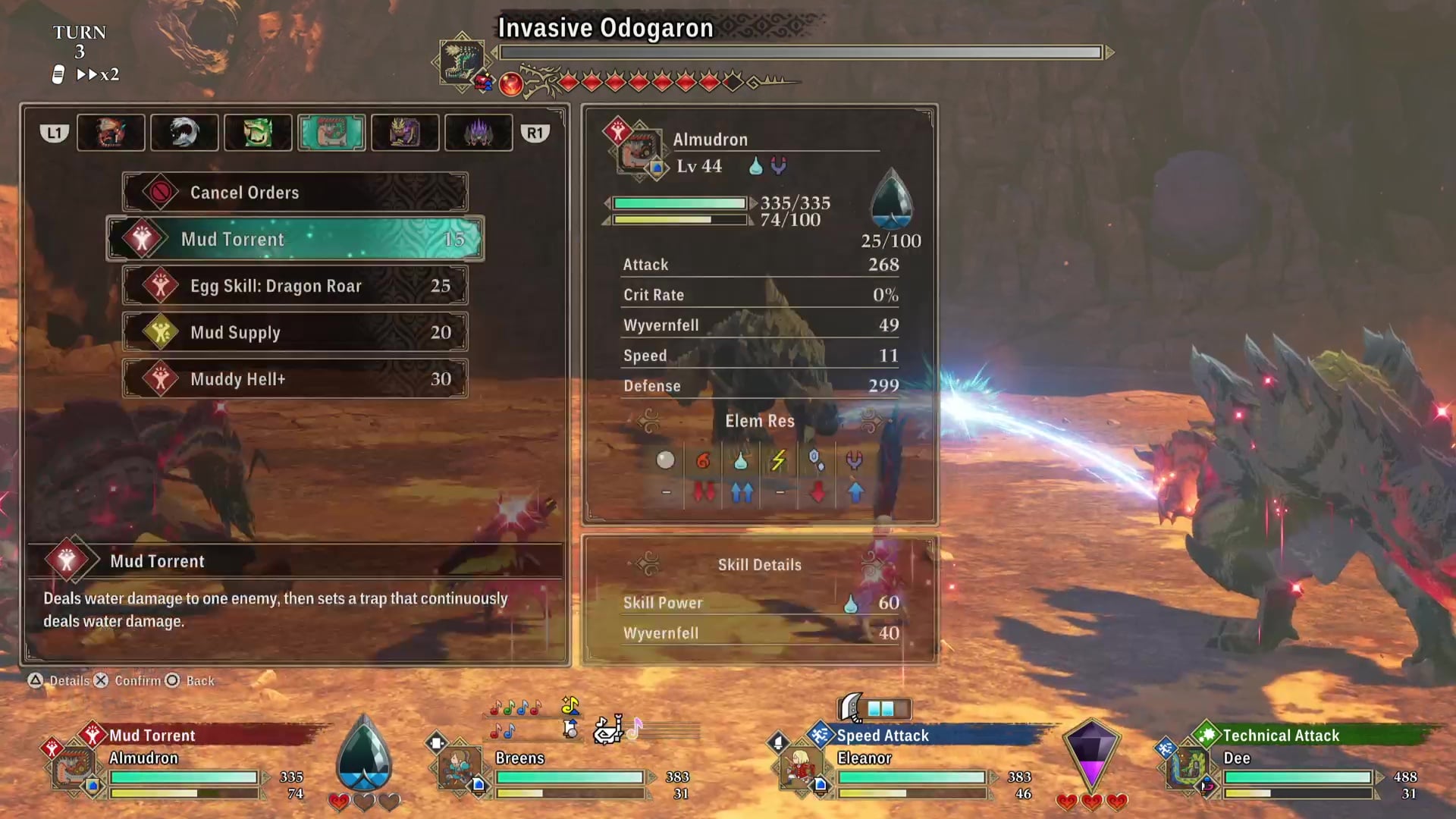The width and height of the screenshot is (1456, 819).
Task: Select Egg Skill: Dragon Roar
Action: click(x=295, y=286)
